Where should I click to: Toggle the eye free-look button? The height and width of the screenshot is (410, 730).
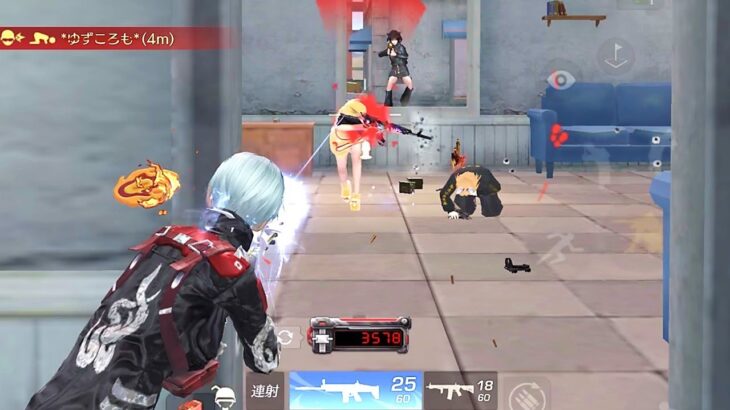[x=562, y=80]
